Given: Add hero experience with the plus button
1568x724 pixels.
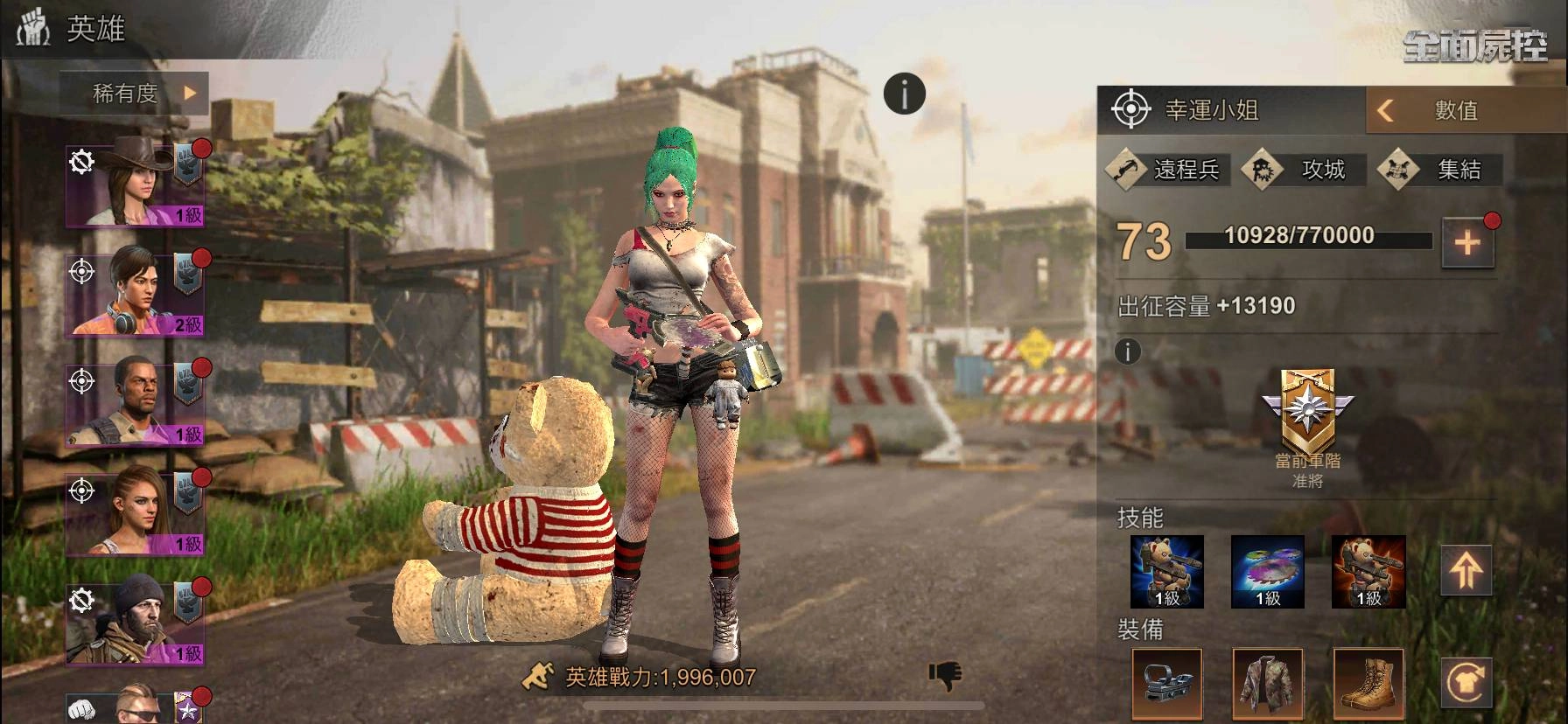Looking at the screenshot, I should pyautogui.click(x=1467, y=243).
